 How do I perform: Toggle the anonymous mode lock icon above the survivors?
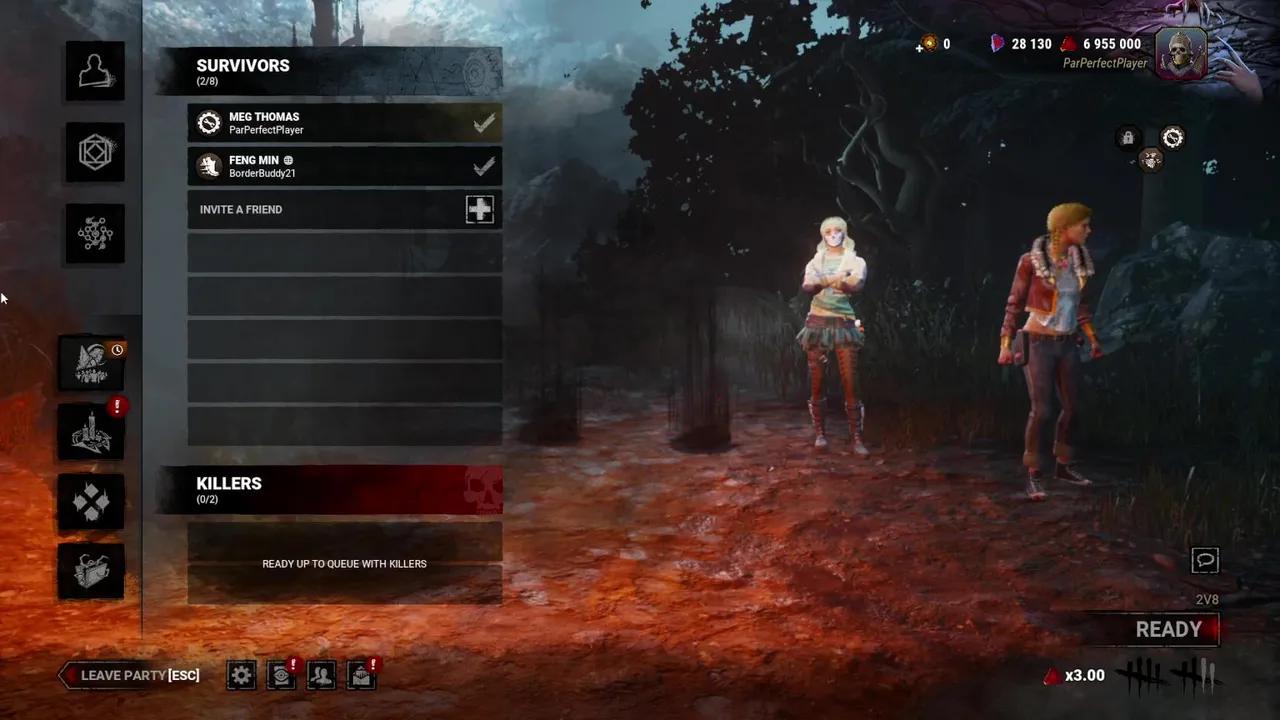(x=1127, y=138)
